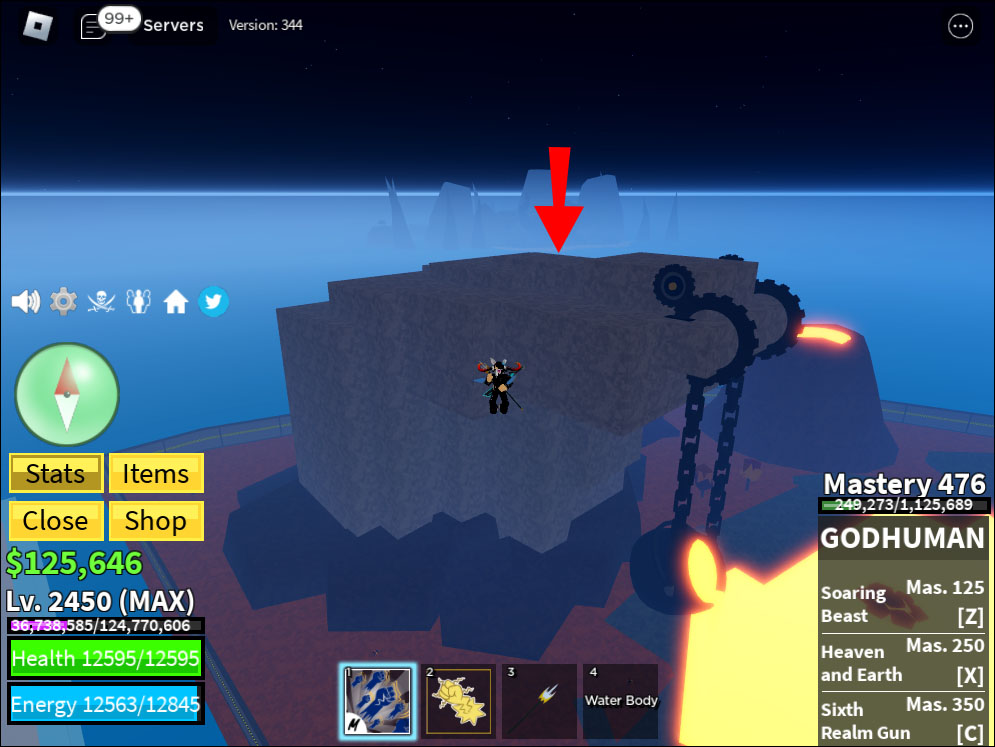The width and height of the screenshot is (995, 747).
Task: Open the Roblox logo menu
Action: (x=37, y=25)
